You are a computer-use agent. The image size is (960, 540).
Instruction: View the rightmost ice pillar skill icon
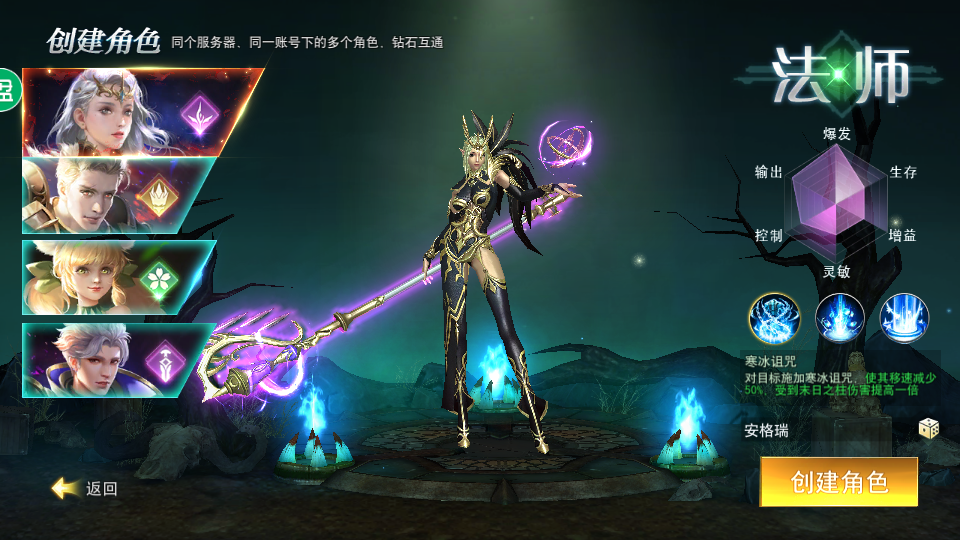click(x=904, y=318)
